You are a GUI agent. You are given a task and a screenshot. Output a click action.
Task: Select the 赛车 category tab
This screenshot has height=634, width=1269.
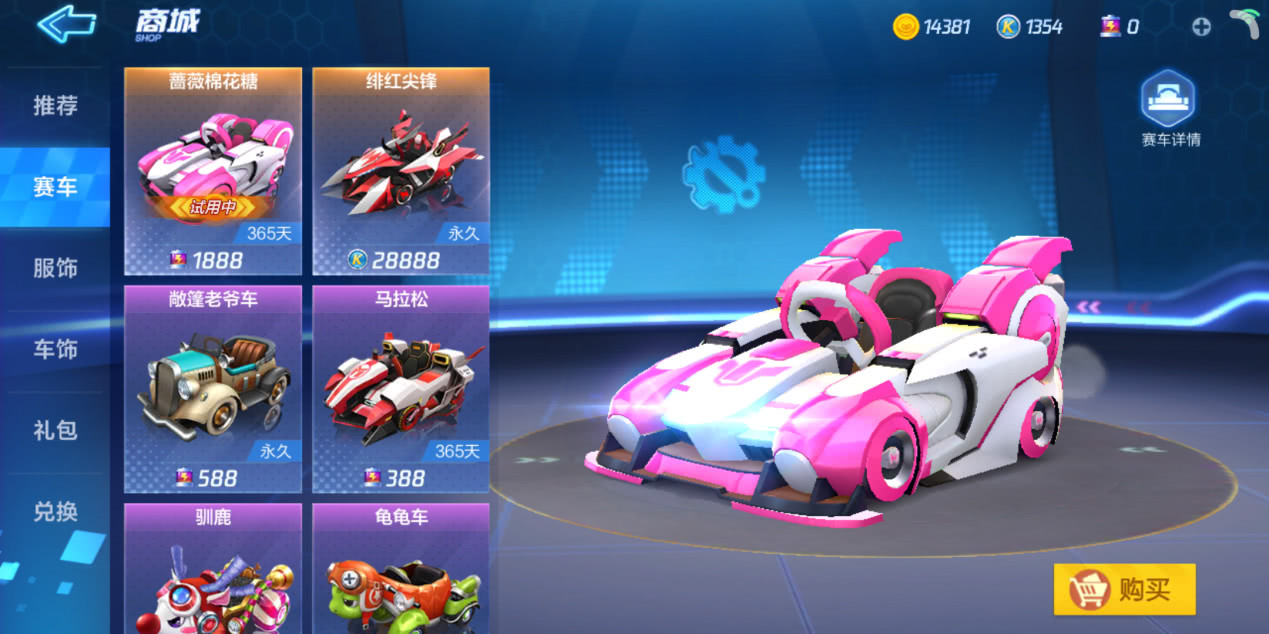[55, 187]
